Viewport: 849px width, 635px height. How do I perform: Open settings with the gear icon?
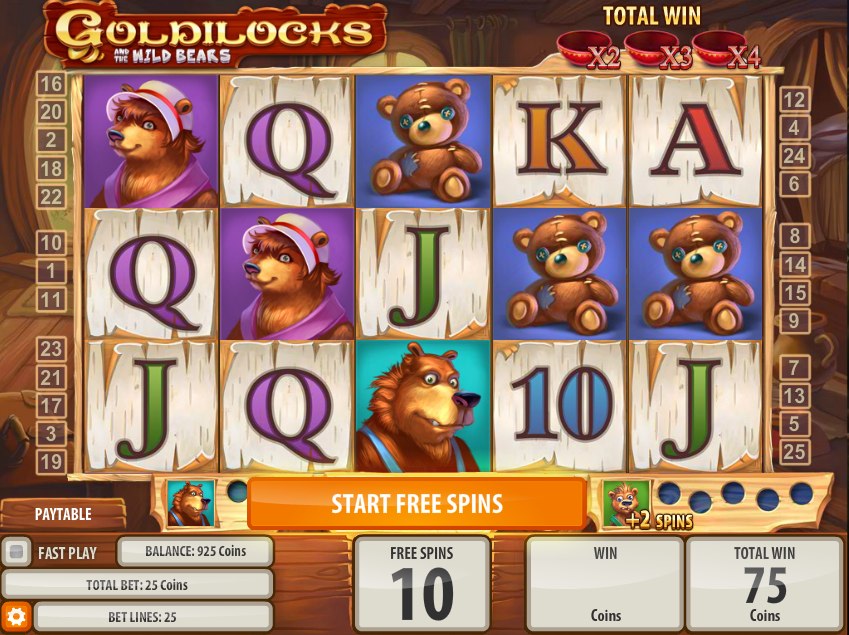pos(15,615)
